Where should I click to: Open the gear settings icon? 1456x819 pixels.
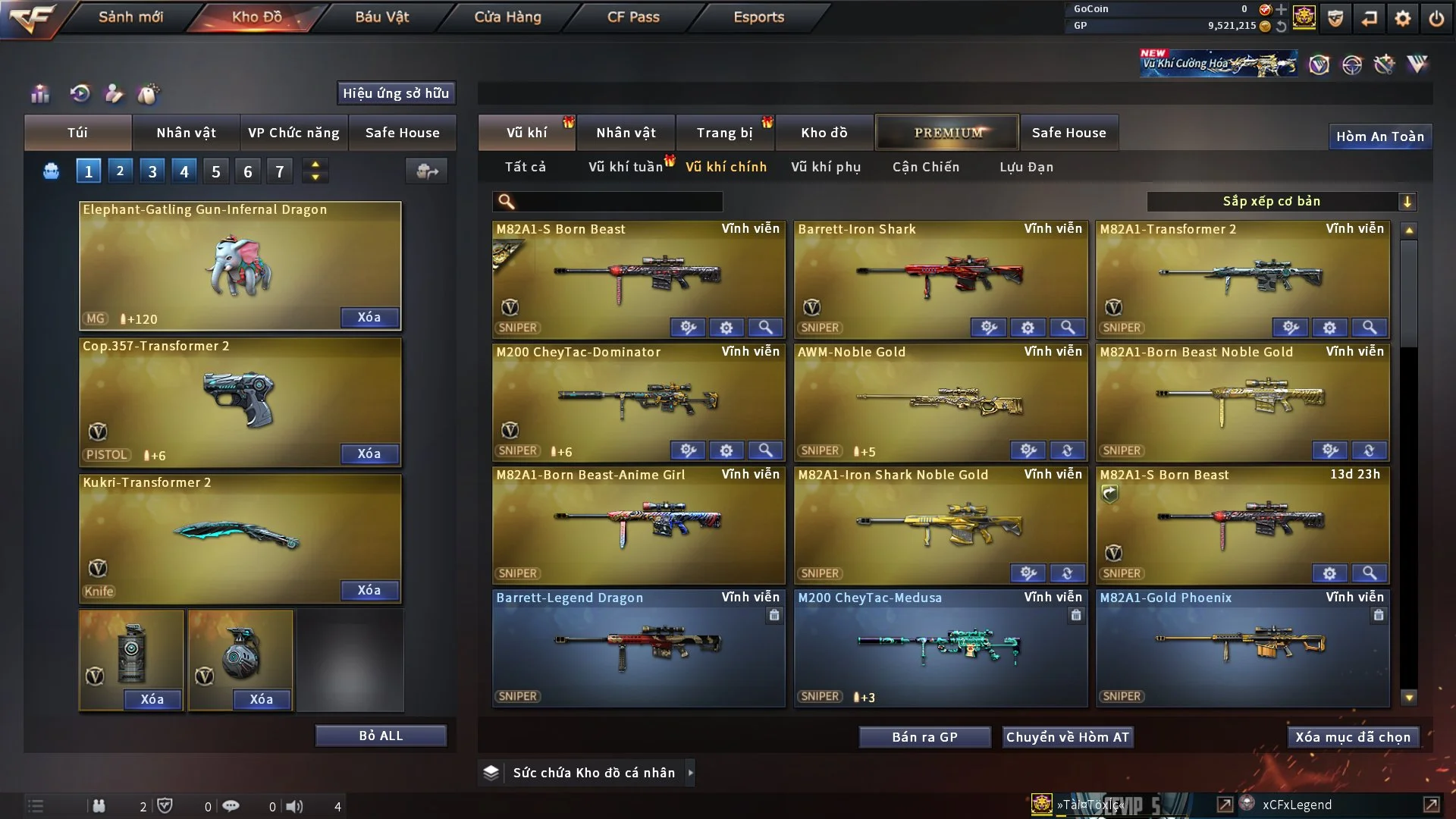pyautogui.click(x=1403, y=18)
